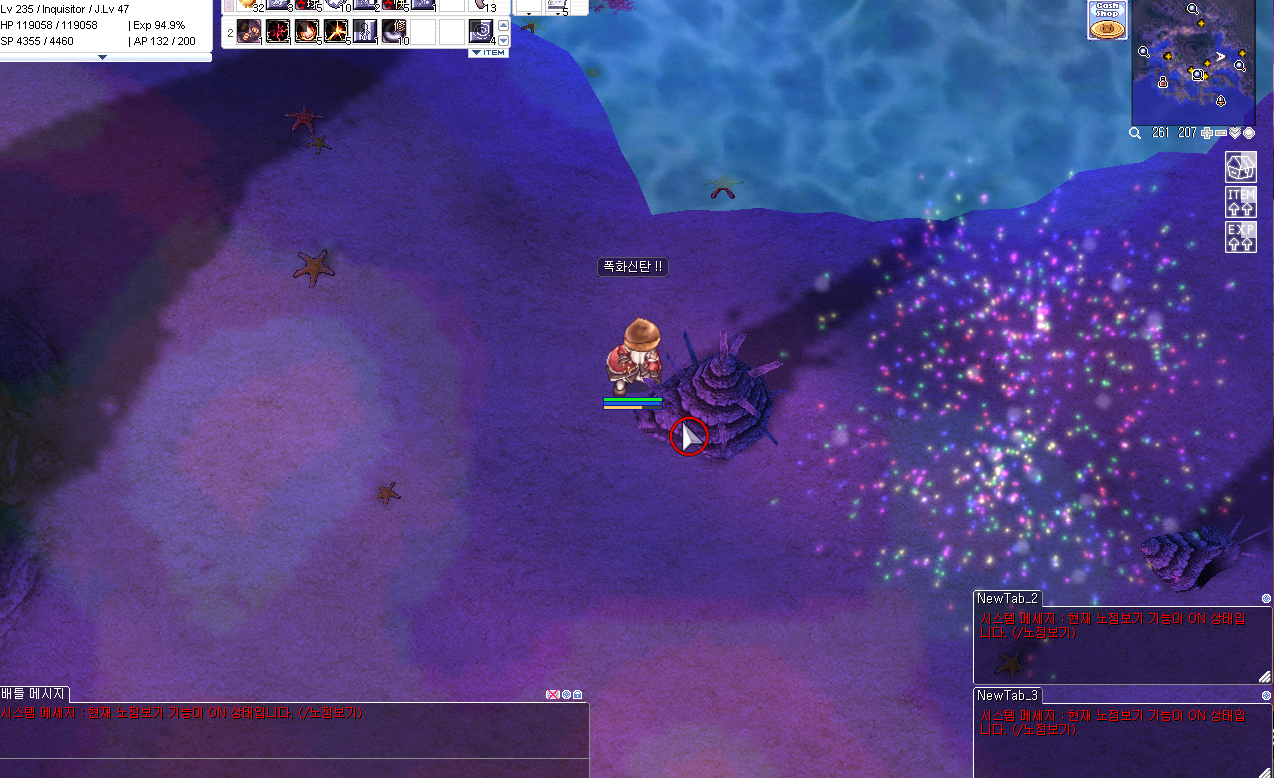
Task: Expand the status window bottom arrow
Action: 102,57
